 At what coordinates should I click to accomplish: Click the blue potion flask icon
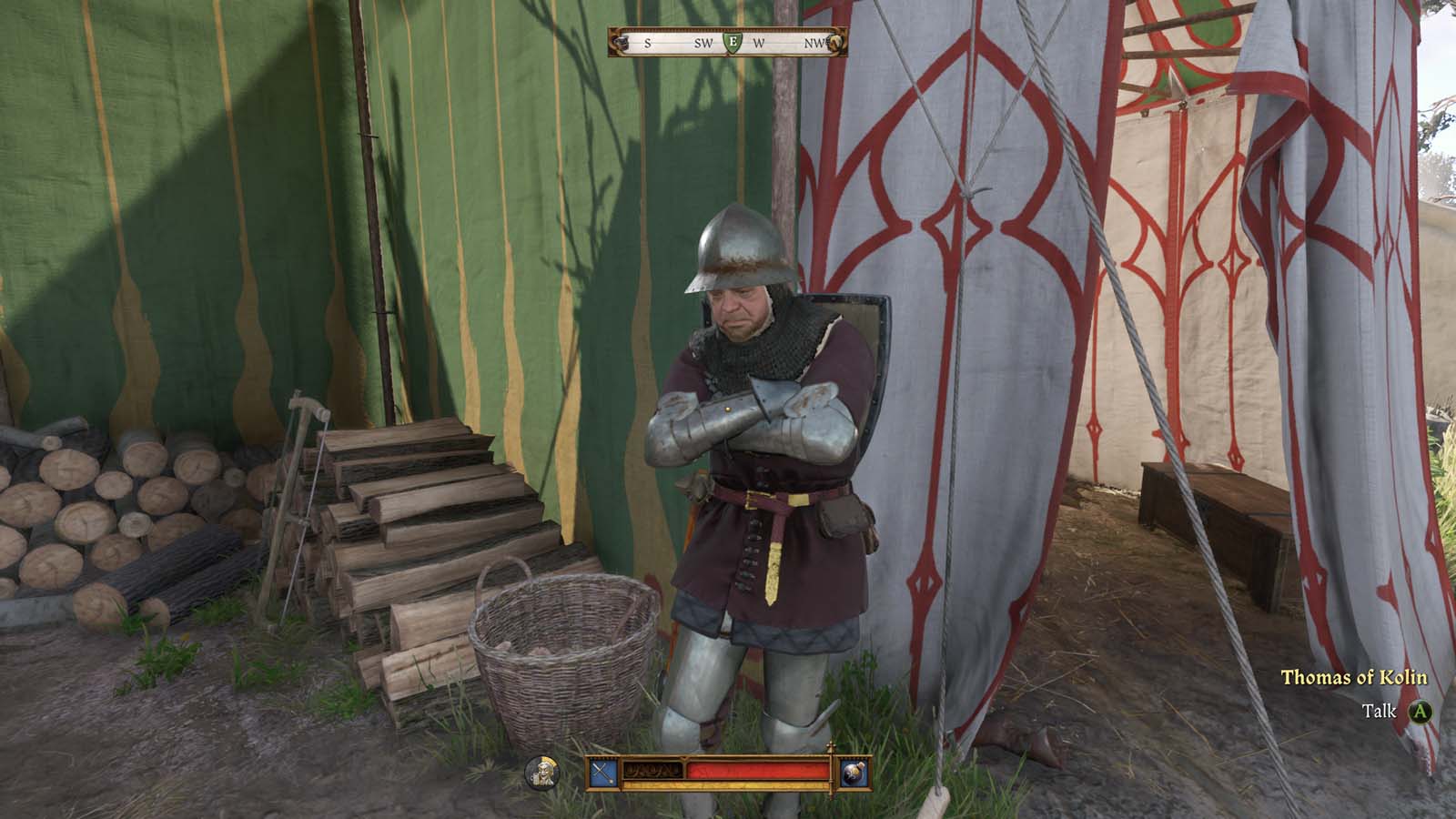[x=854, y=774]
